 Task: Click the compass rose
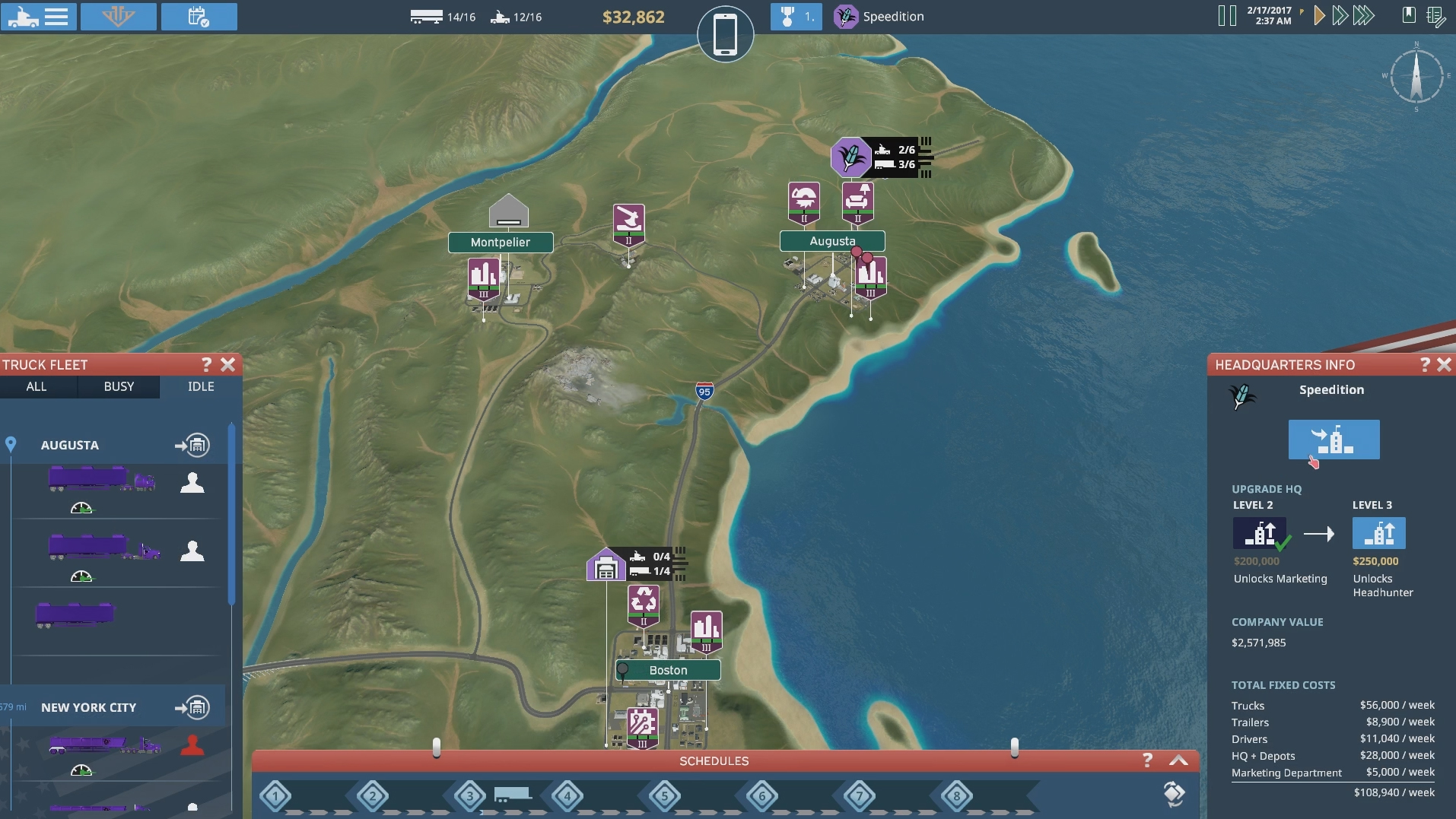[x=1416, y=77]
